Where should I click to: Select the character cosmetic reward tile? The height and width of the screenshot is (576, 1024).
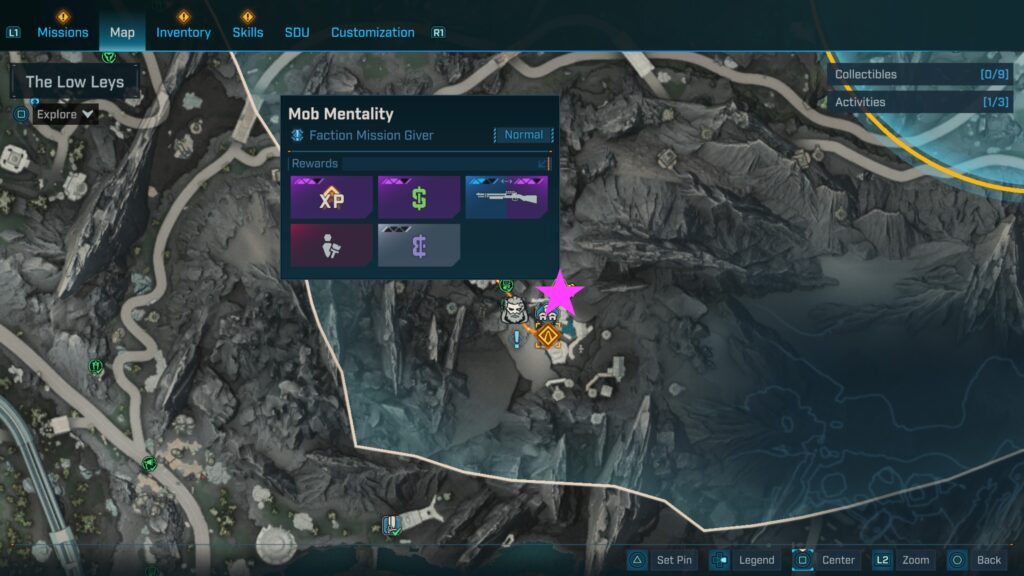[x=331, y=245]
